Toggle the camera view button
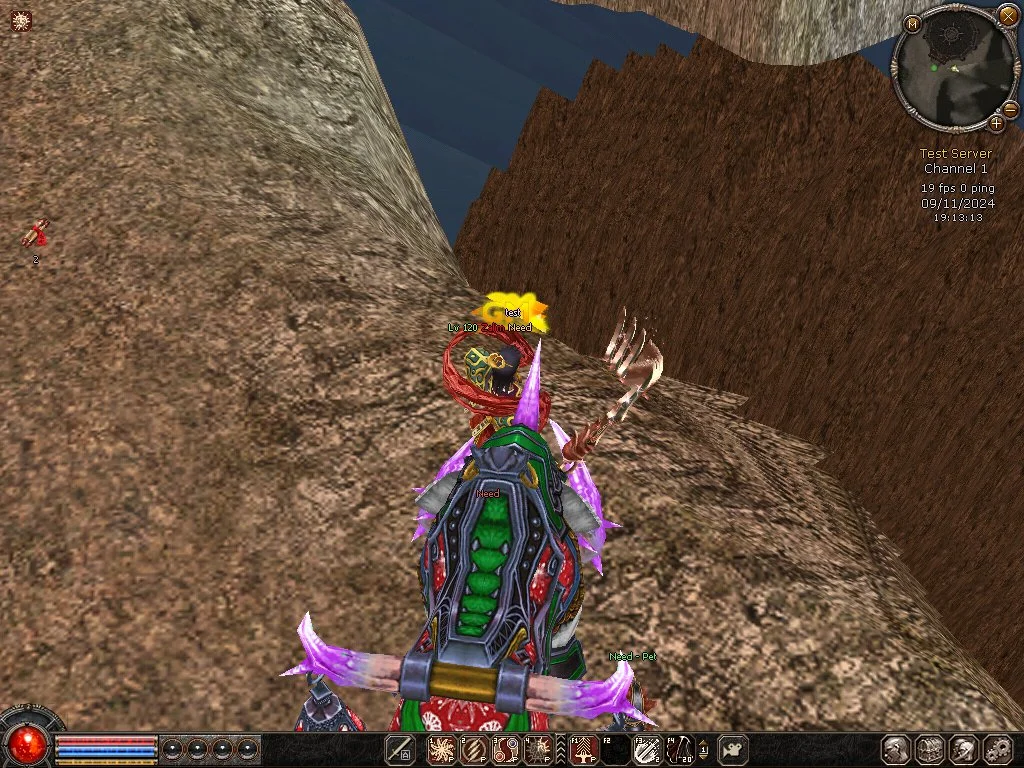Image resolution: width=1024 pixels, height=768 pixels. [x=735, y=749]
